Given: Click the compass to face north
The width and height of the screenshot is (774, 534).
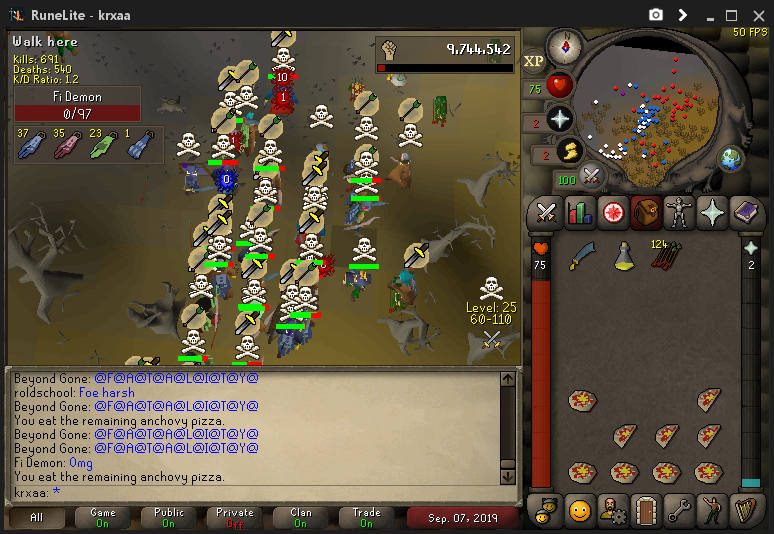Looking at the screenshot, I should coord(564,45).
